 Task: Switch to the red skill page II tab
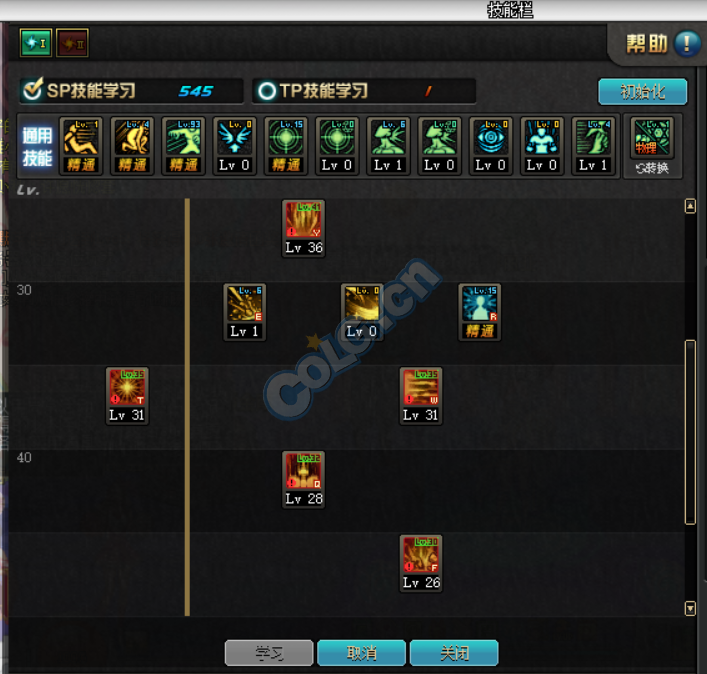[x=72, y=43]
